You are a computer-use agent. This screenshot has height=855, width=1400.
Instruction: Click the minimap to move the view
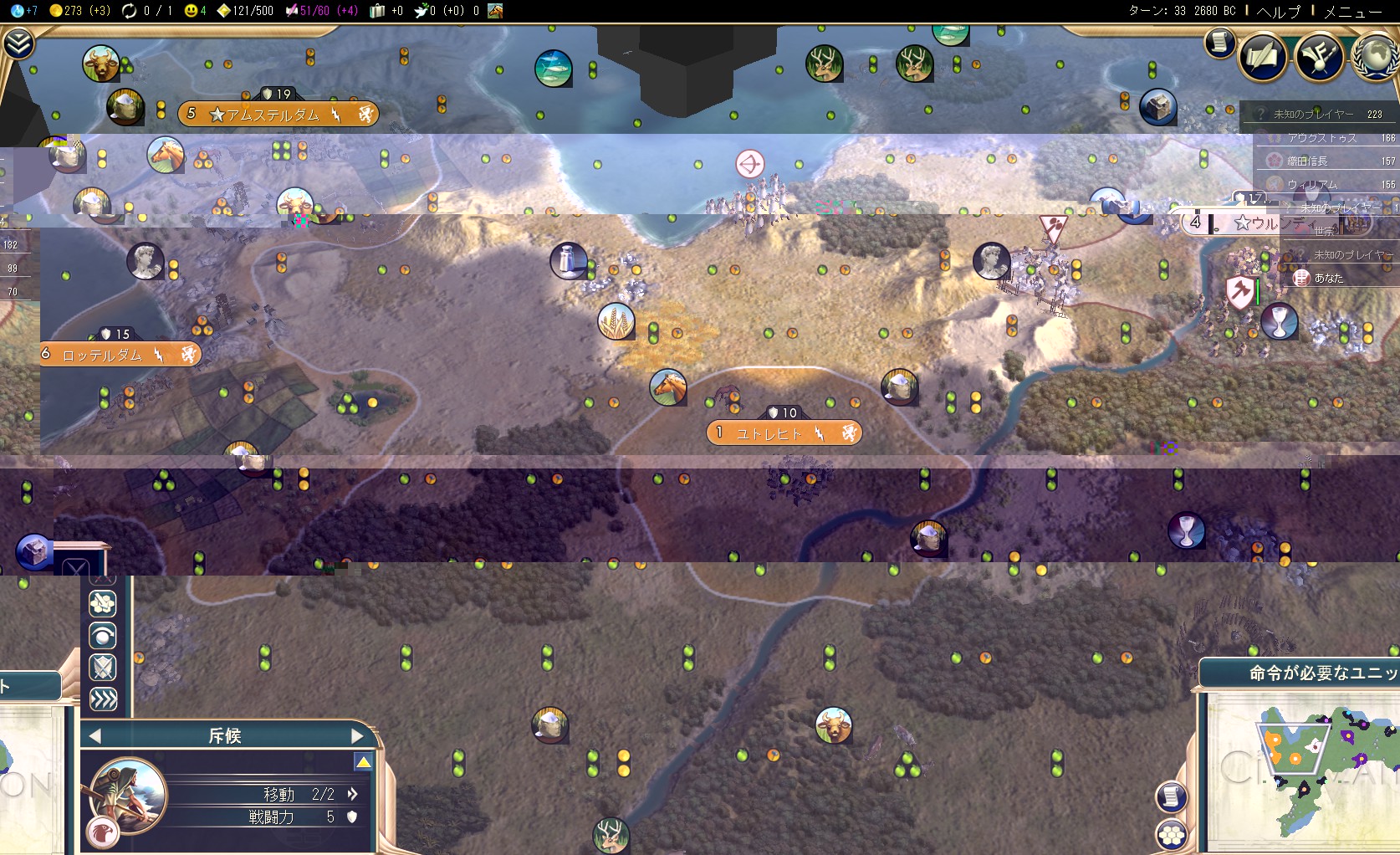click(x=1305, y=770)
